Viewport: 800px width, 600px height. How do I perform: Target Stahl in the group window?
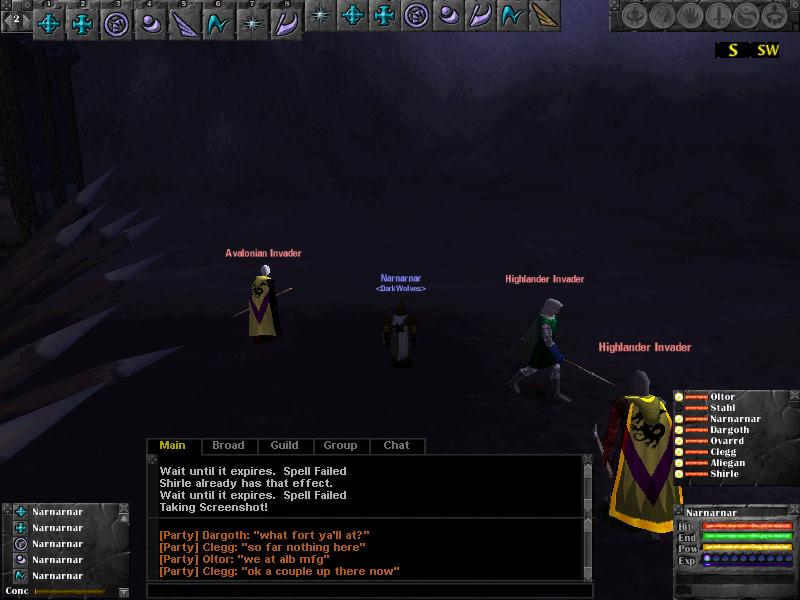click(x=722, y=408)
